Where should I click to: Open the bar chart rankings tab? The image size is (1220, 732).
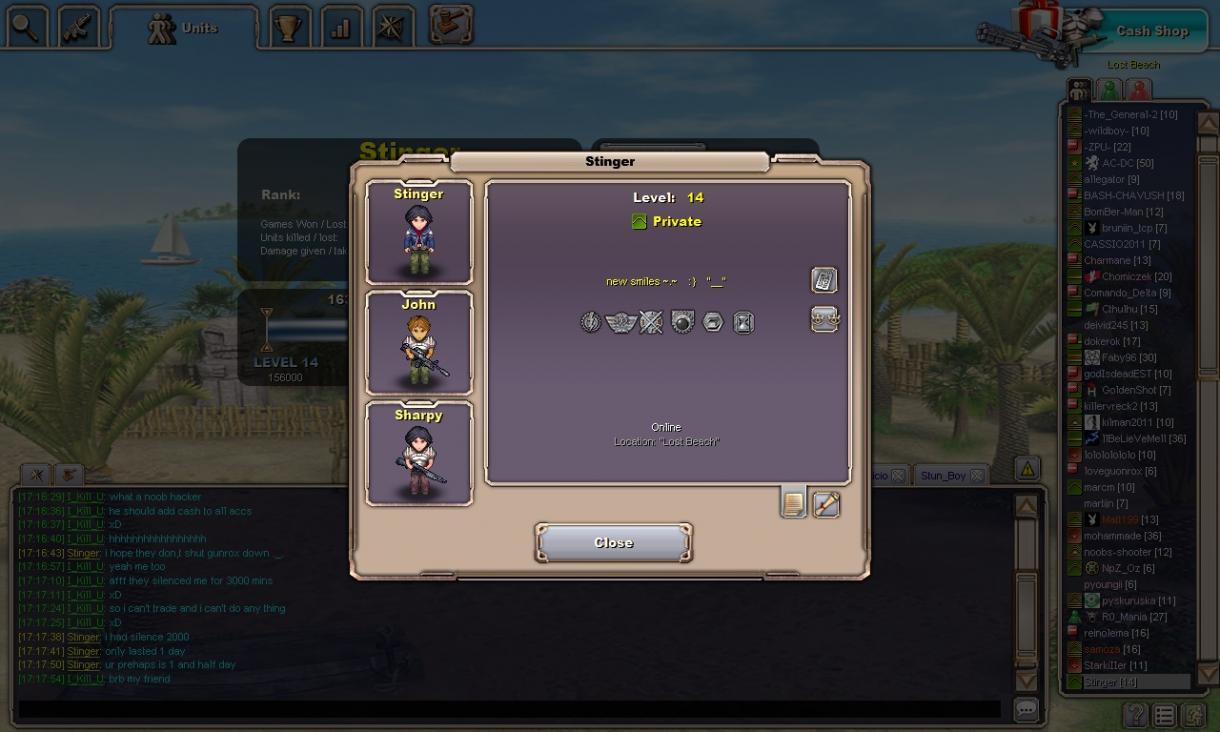tap(340, 28)
